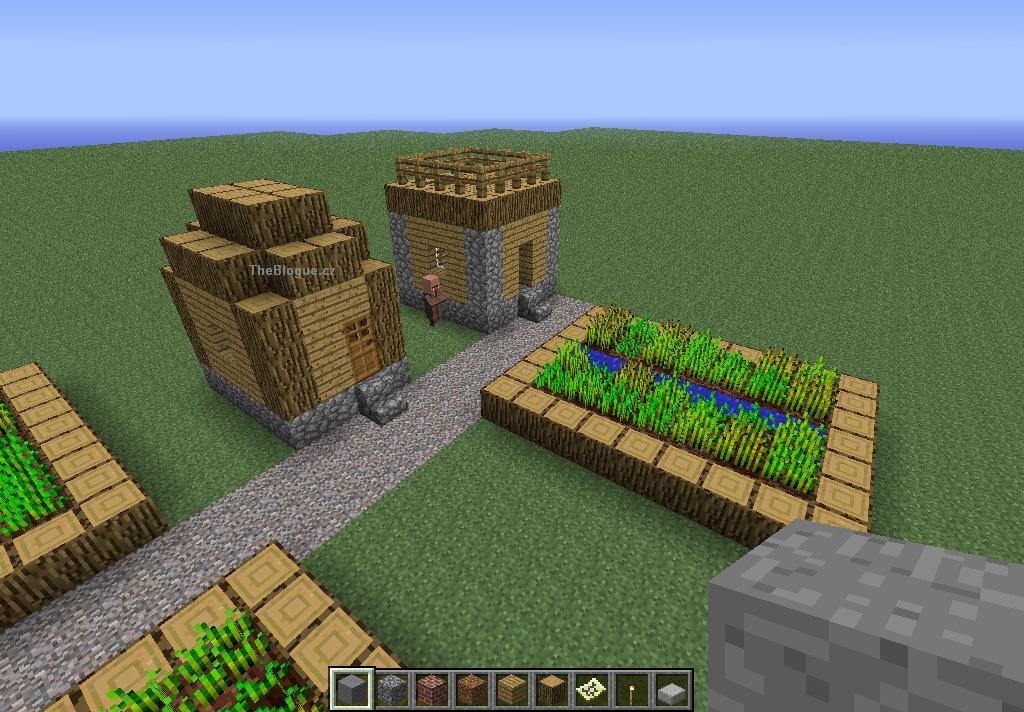Choose the oak log block slot
Screen dimensions: 1024x712
(x=551, y=689)
